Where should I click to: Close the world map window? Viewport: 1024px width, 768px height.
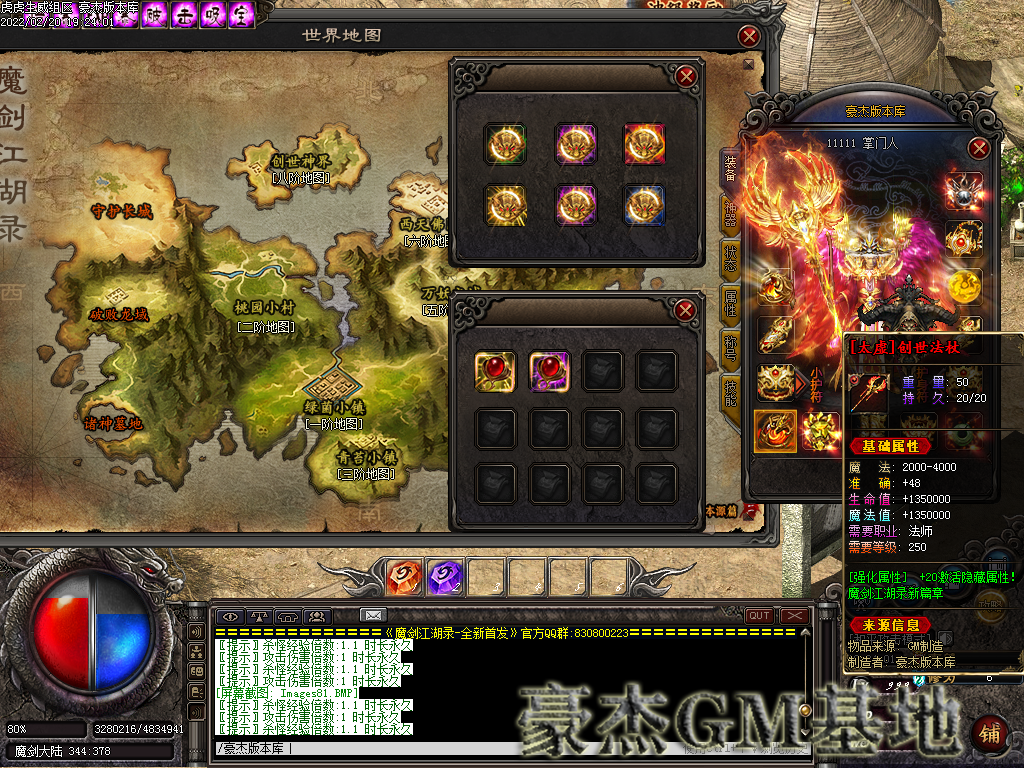pyautogui.click(x=749, y=37)
